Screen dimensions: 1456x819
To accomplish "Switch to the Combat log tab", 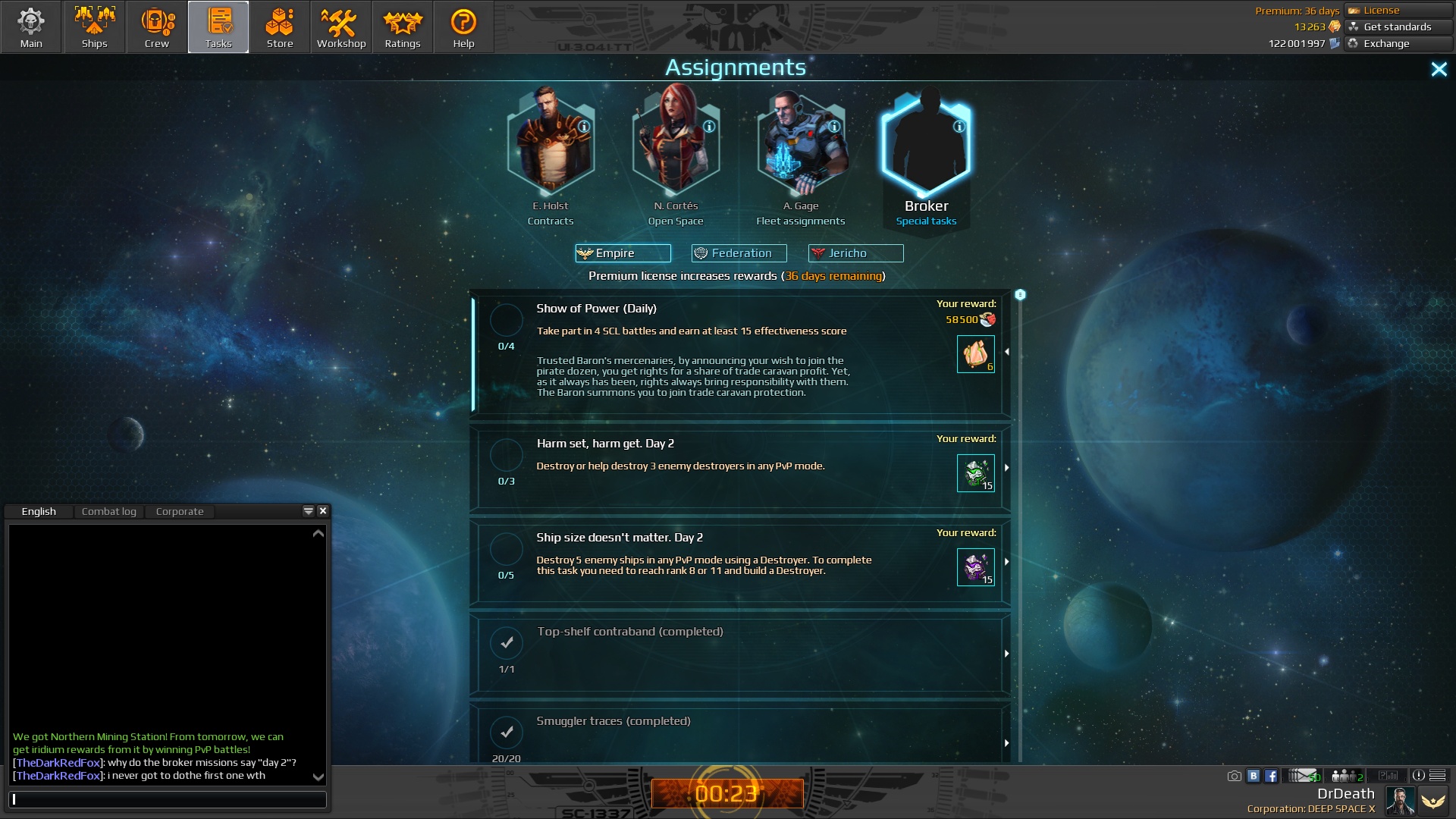I will tap(109, 511).
